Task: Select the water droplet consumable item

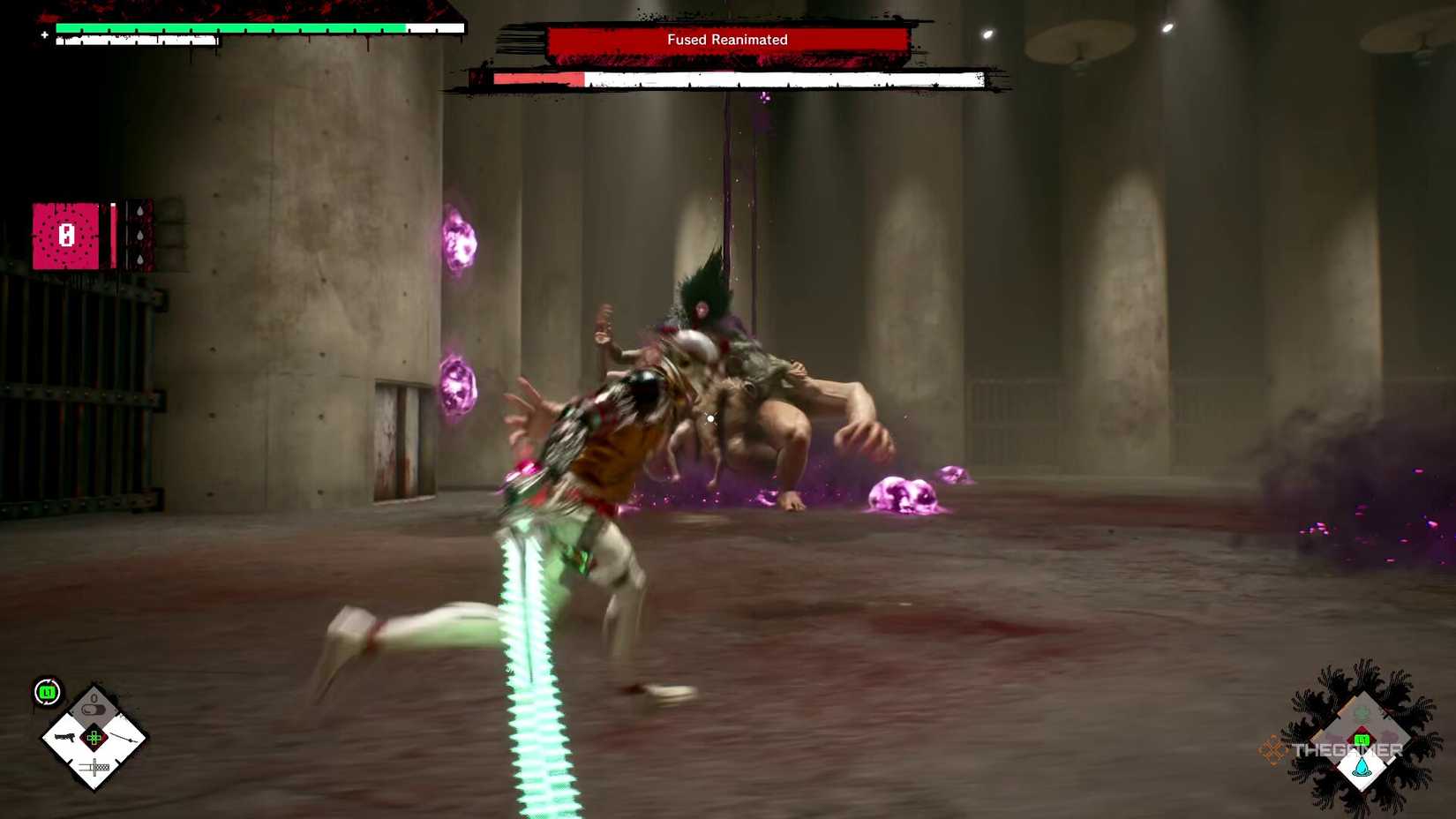Action: pyautogui.click(x=1361, y=765)
